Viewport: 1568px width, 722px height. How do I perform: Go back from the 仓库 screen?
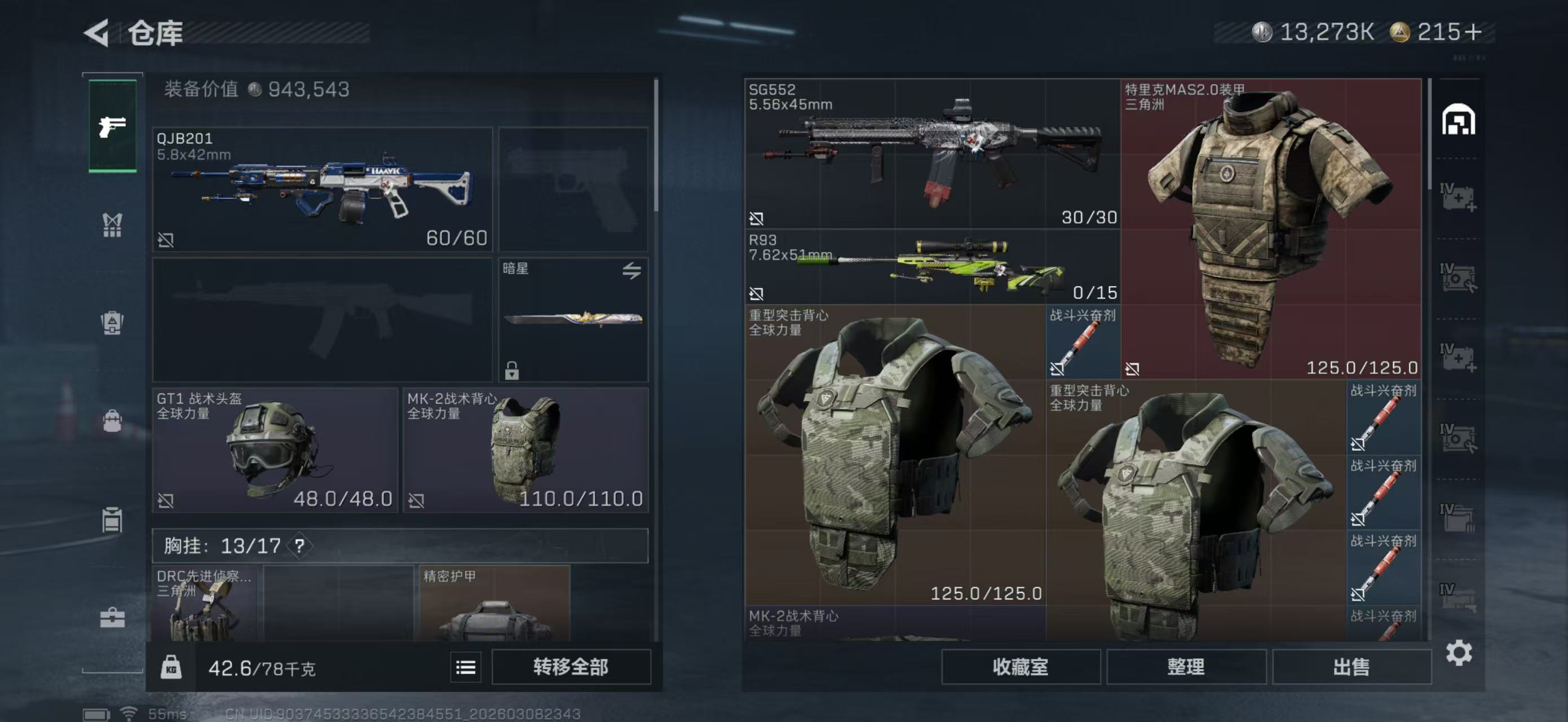click(x=98, y=32)
